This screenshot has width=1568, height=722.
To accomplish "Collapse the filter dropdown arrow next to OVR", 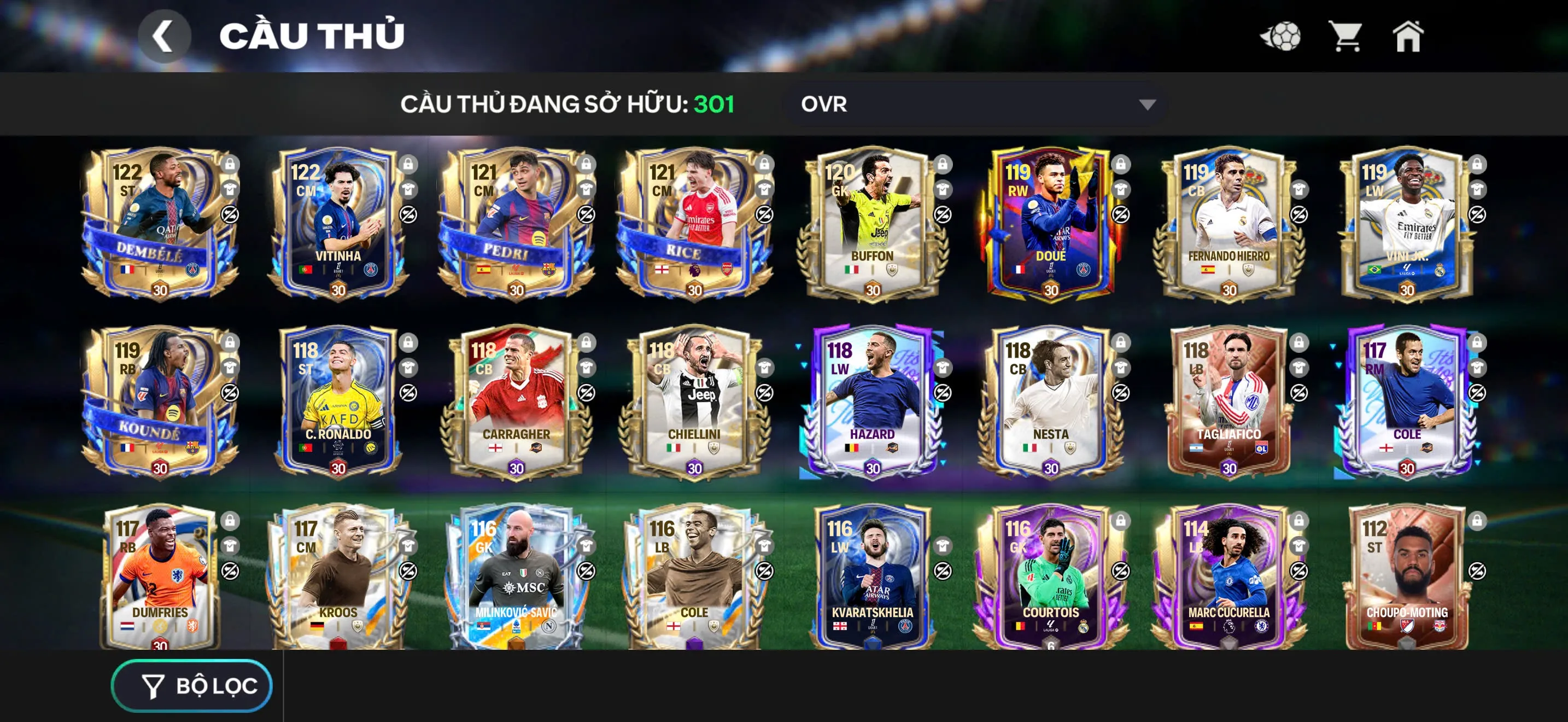I will point(1147,104).
